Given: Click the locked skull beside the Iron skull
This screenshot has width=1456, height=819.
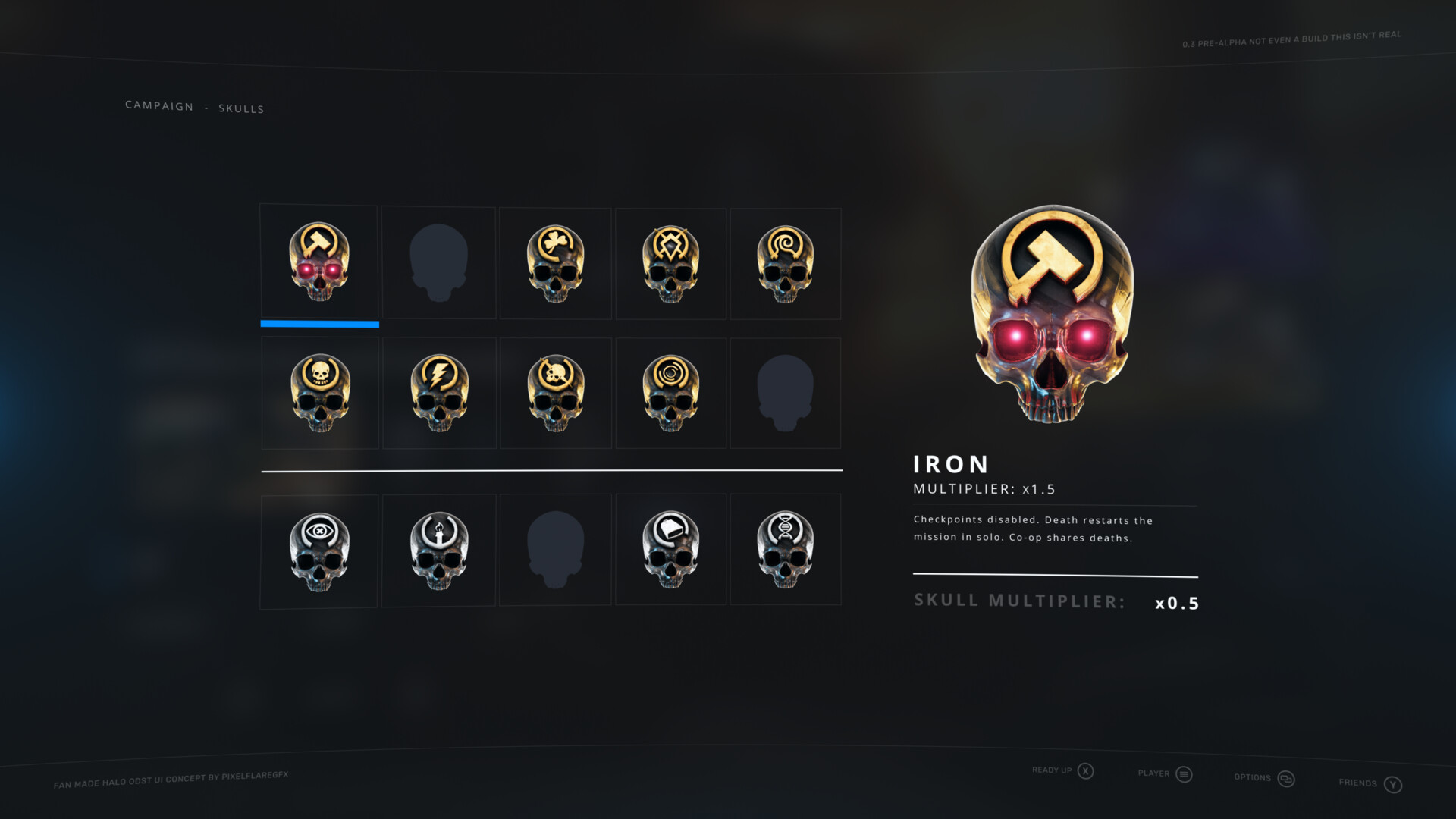Looking at the screenshot, I should (x=438, y=263).
